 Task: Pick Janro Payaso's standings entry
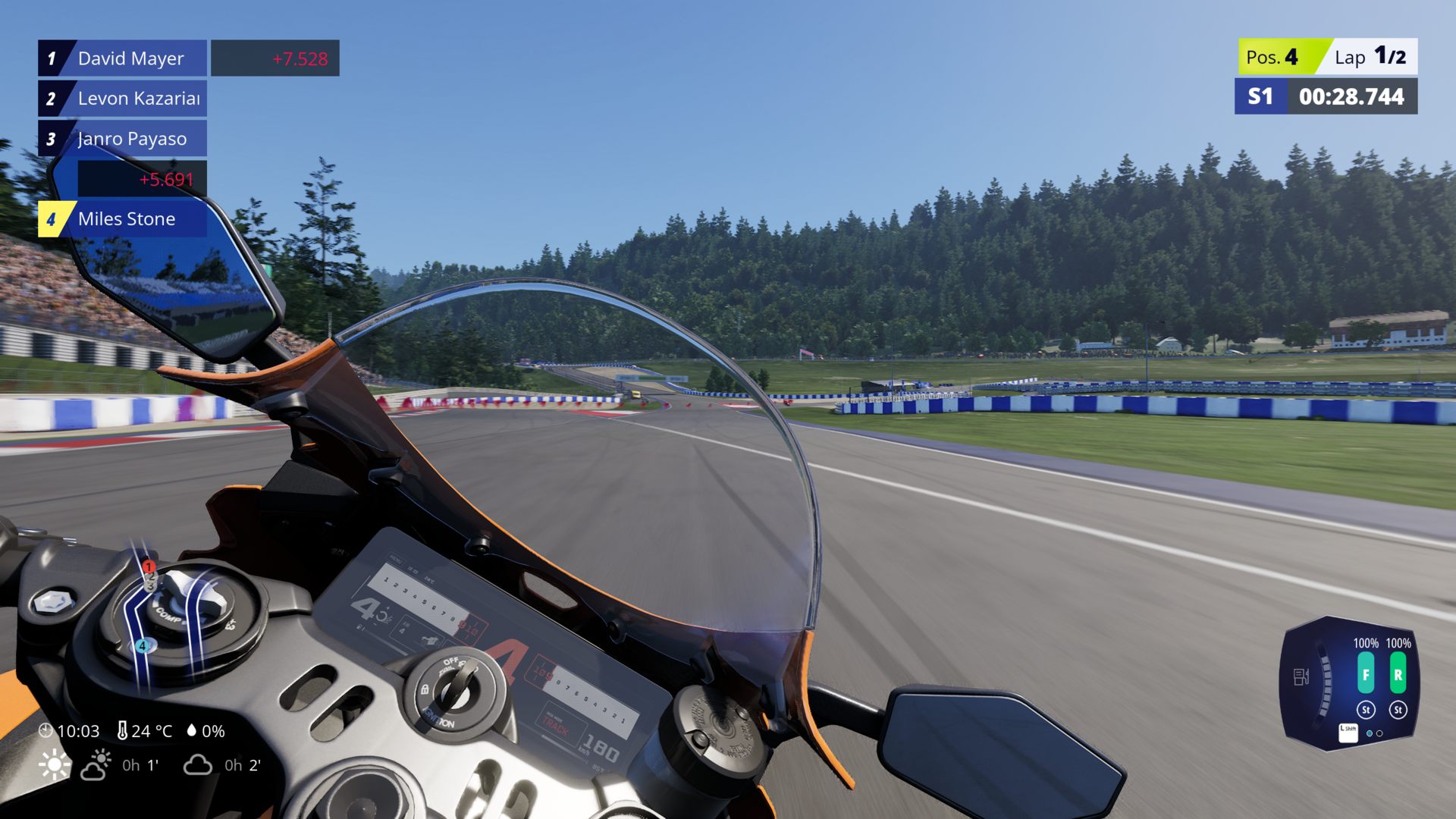[132, 139]
